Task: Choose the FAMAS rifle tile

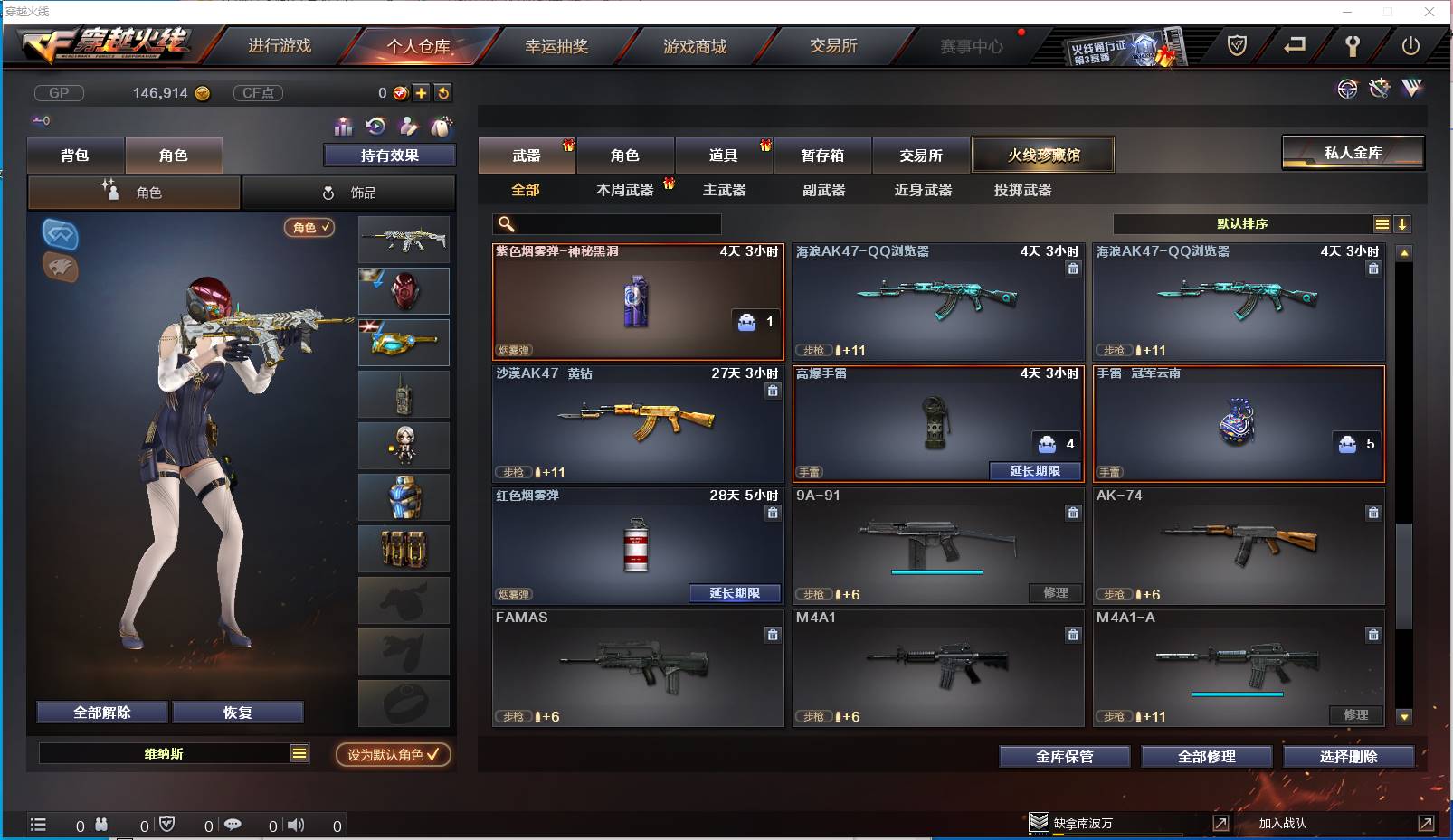Action: (x=638, y=667)
